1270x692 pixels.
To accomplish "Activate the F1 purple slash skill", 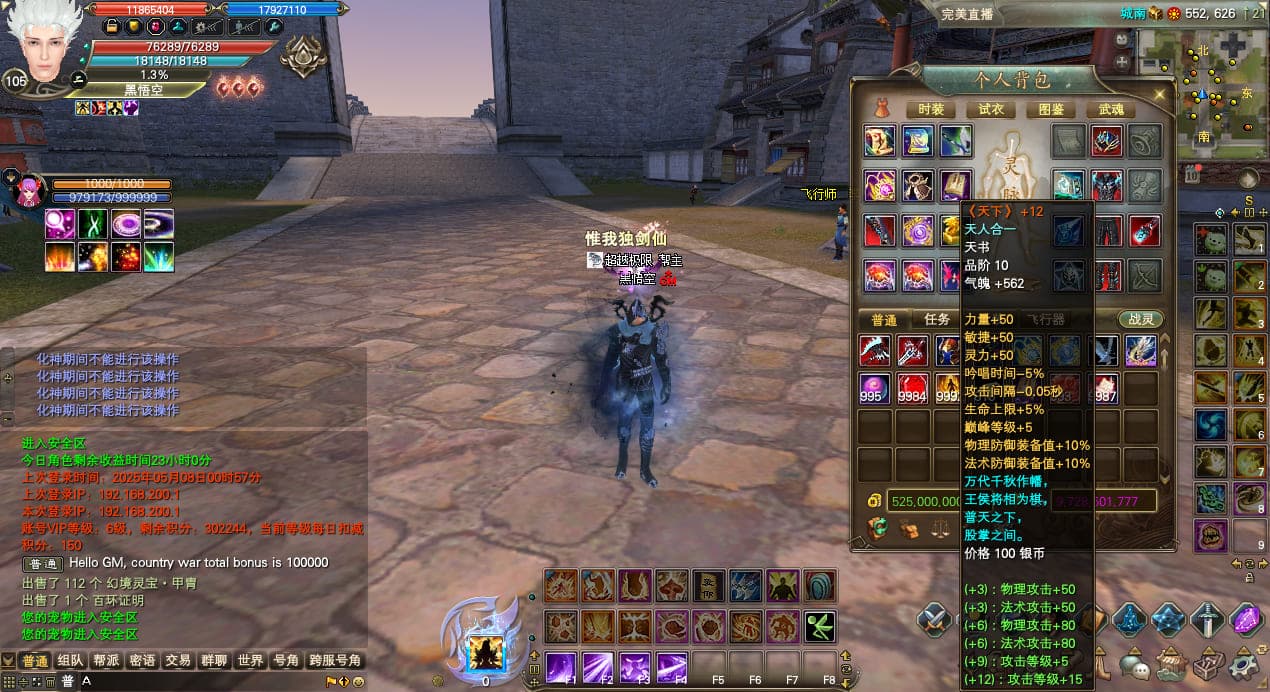I will [x=560, y=666].
